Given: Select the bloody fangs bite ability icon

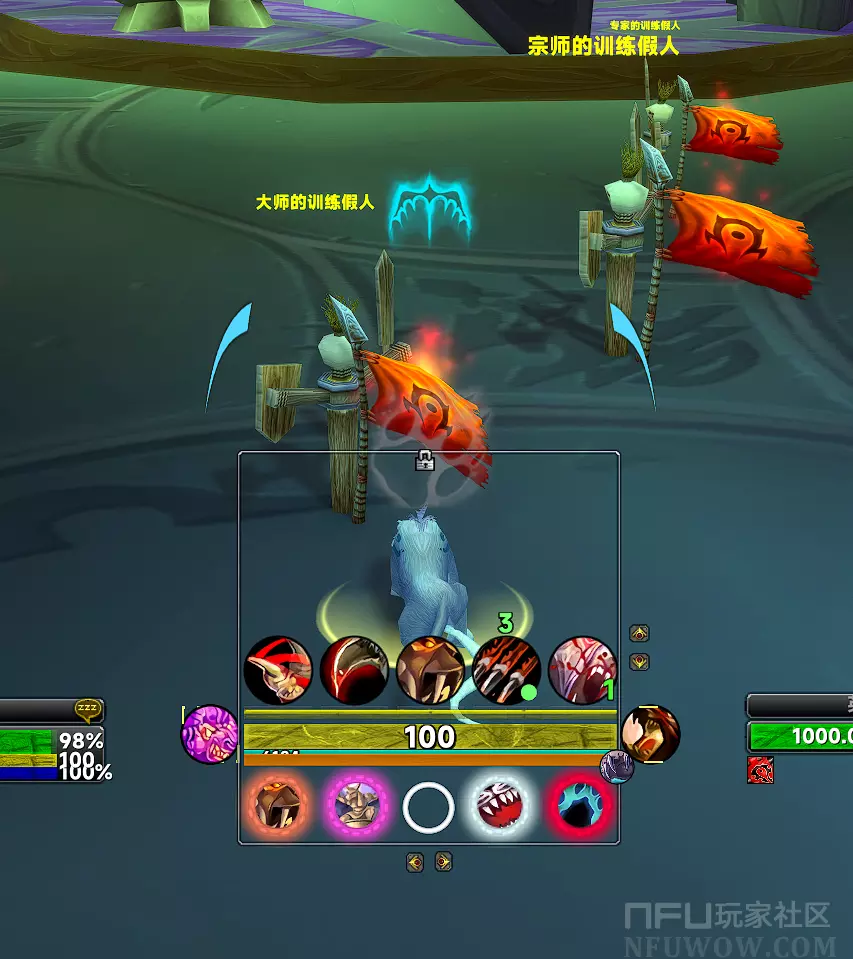Looking at the screenshot, I should tap(582, 670).
